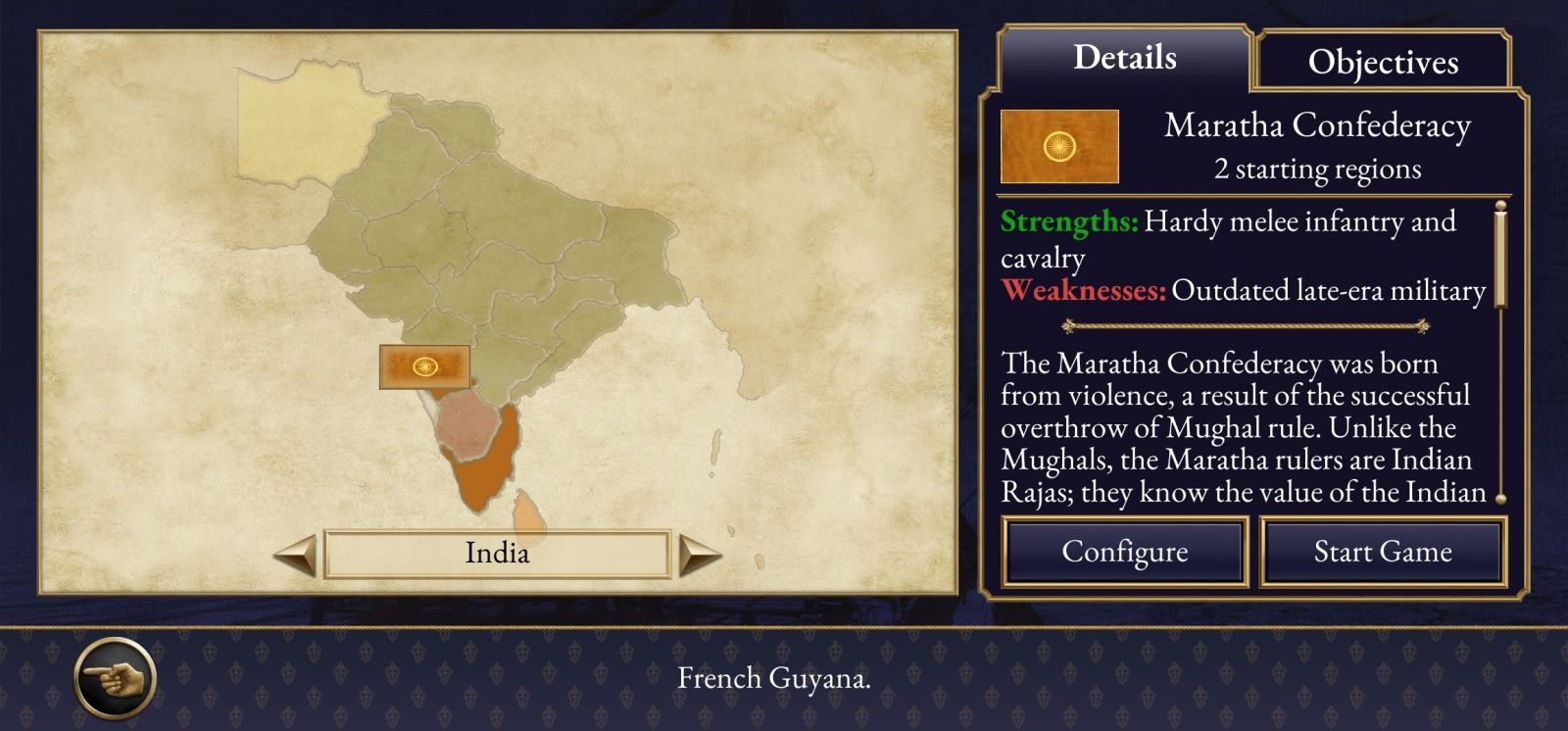1568x731 pixels.
Task: Show the next theatre with right arrow
Action: click(x=700, y=555)
